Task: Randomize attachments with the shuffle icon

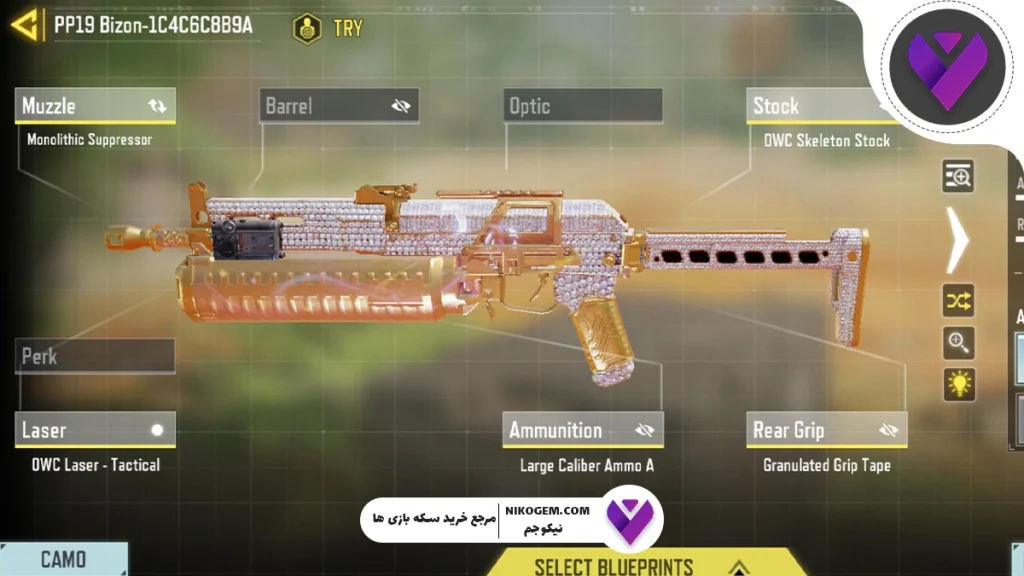Action: 958,300
